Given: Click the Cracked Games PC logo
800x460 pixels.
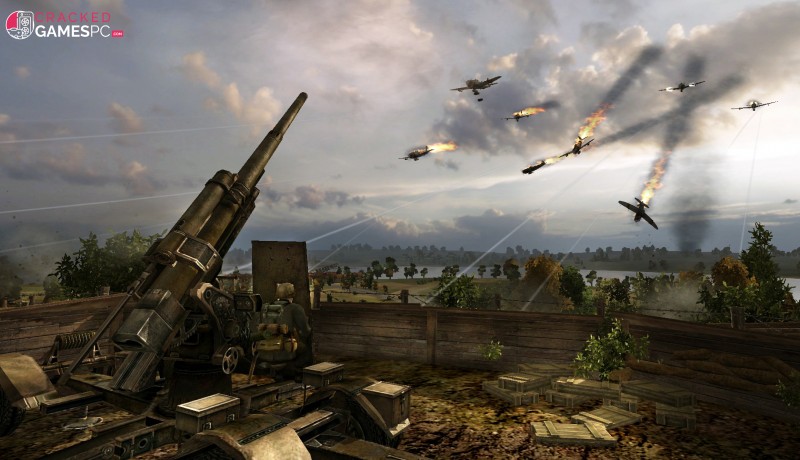Looking at the screenshot, I should [64, 24].
